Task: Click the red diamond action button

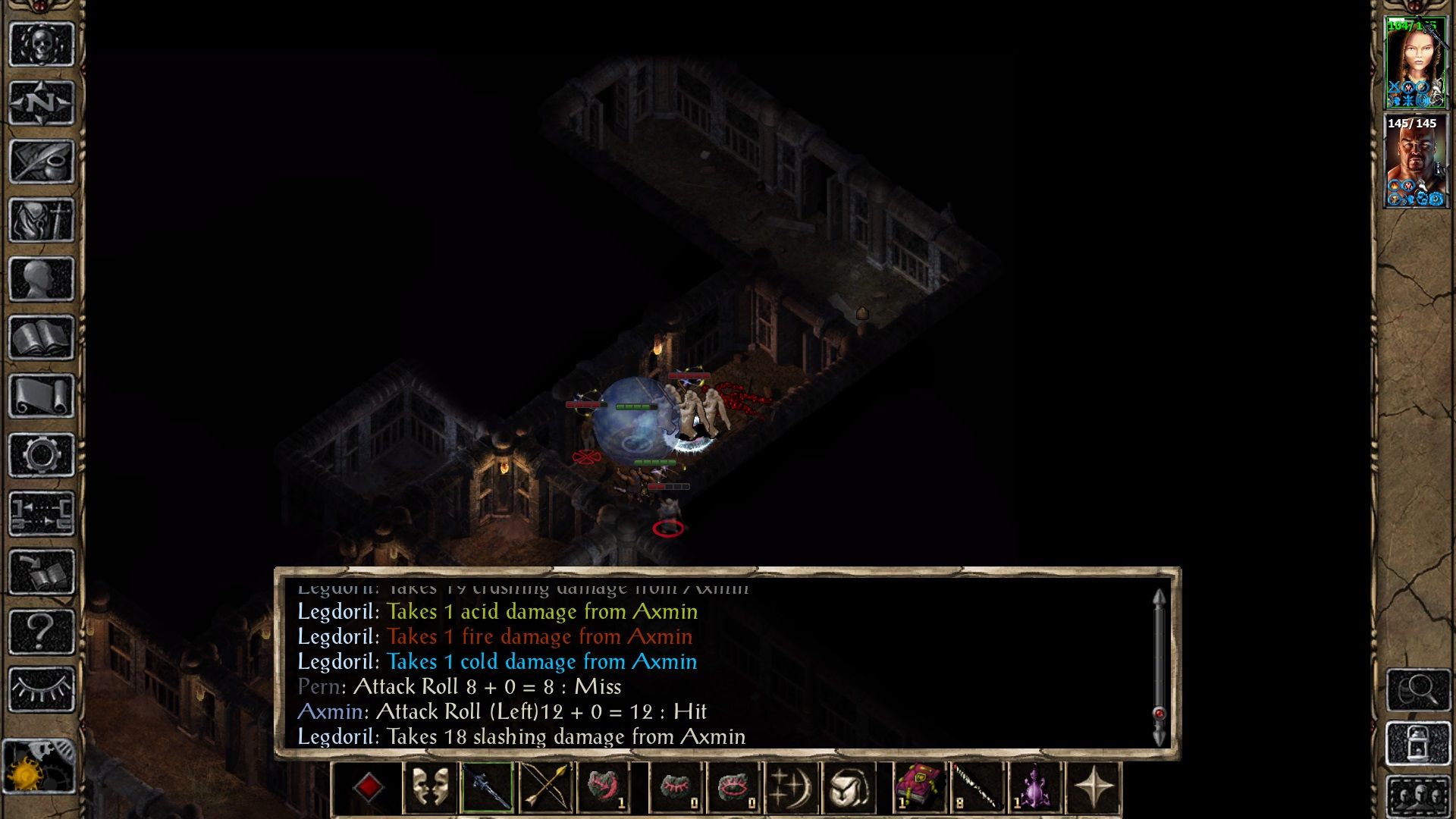Action: pyautogui.click(x=369, y=788)
